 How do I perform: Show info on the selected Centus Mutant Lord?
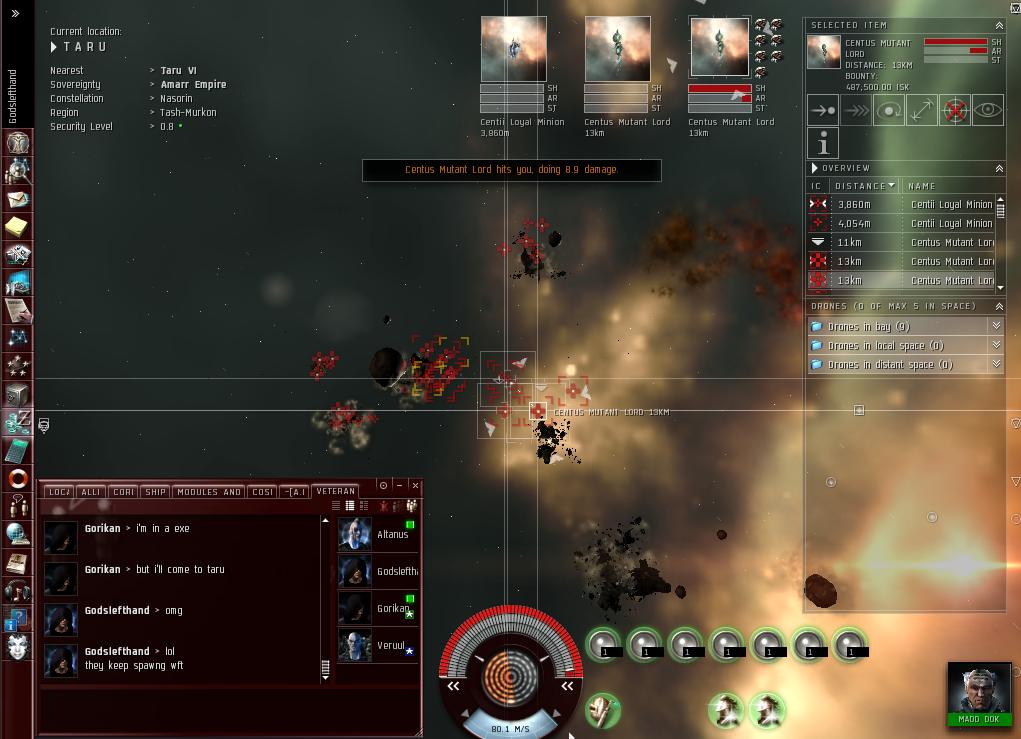[x=823, y=143]
